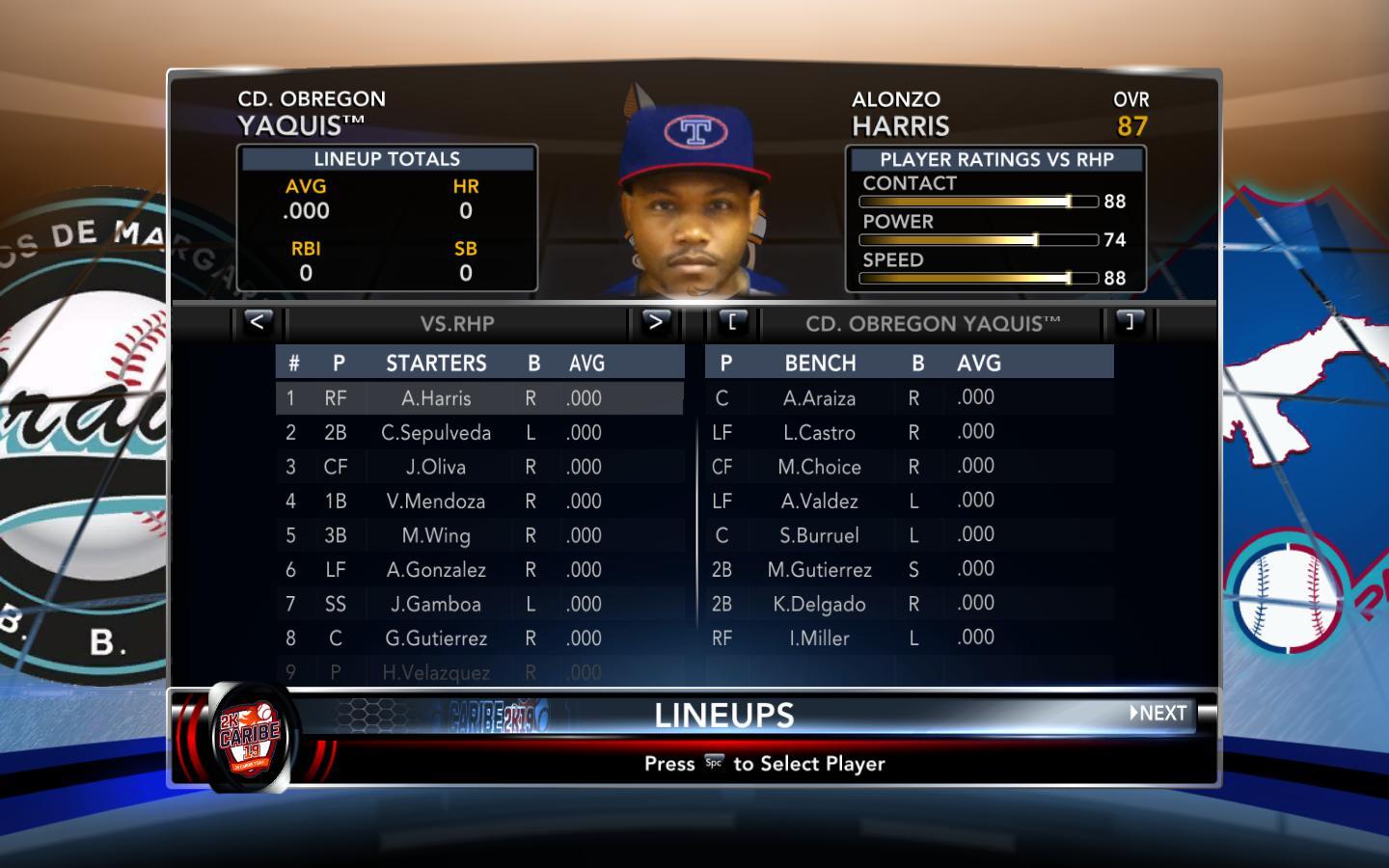Viewport: 1389px width, 868px height.
Task: Pick A.Valdez on the bench
Action: coord(819,502)
